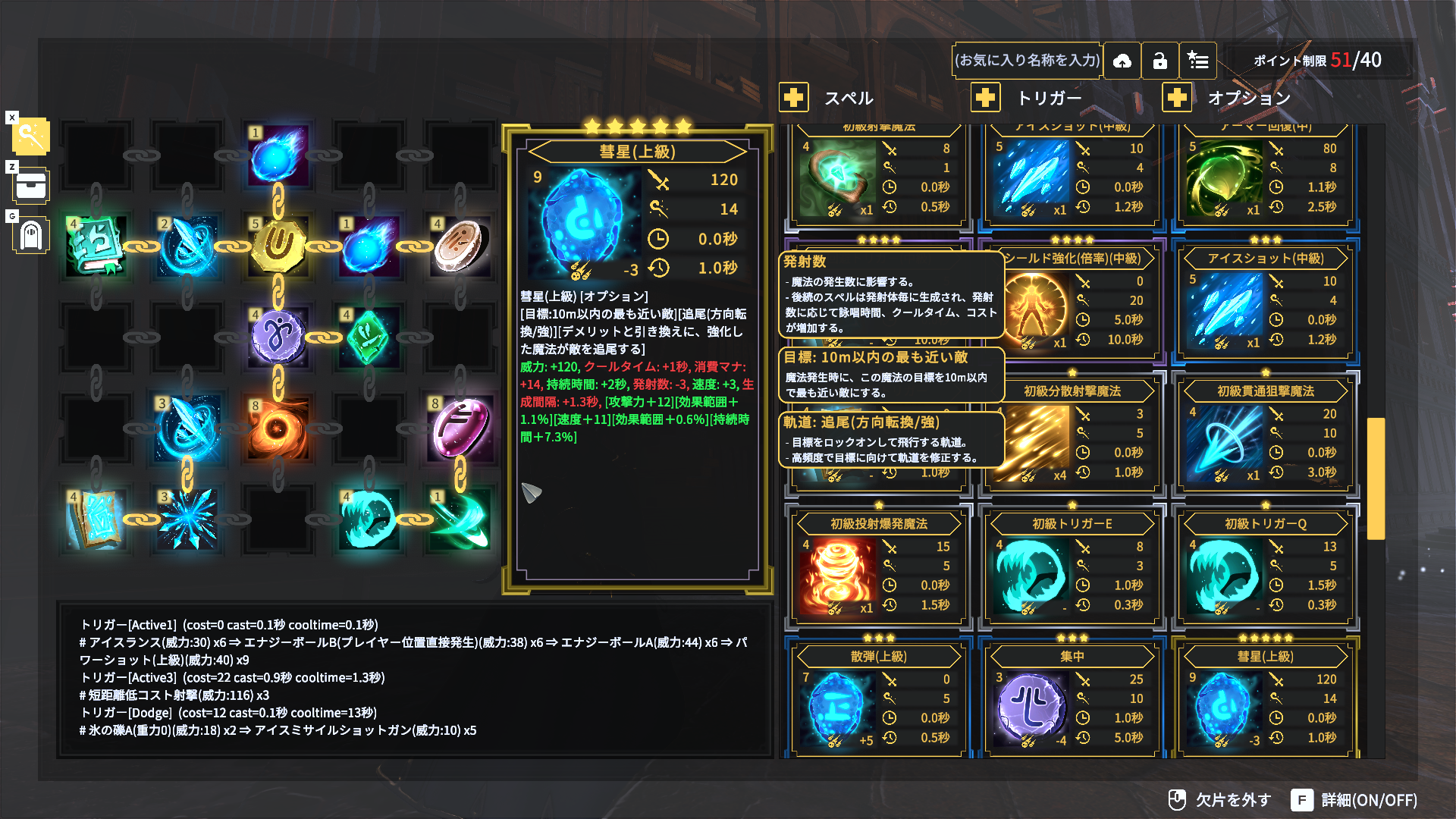Toggle the lock icon beside the favorite name
The height and width of the screenshot is (819, 1456).
point(1160,61)
